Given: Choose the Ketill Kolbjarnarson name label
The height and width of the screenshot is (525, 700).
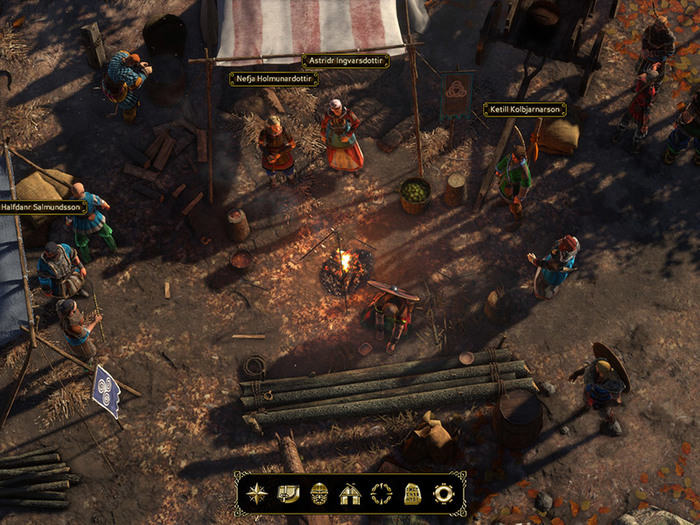Looking at the screenshot, I should tap(525, 109).
